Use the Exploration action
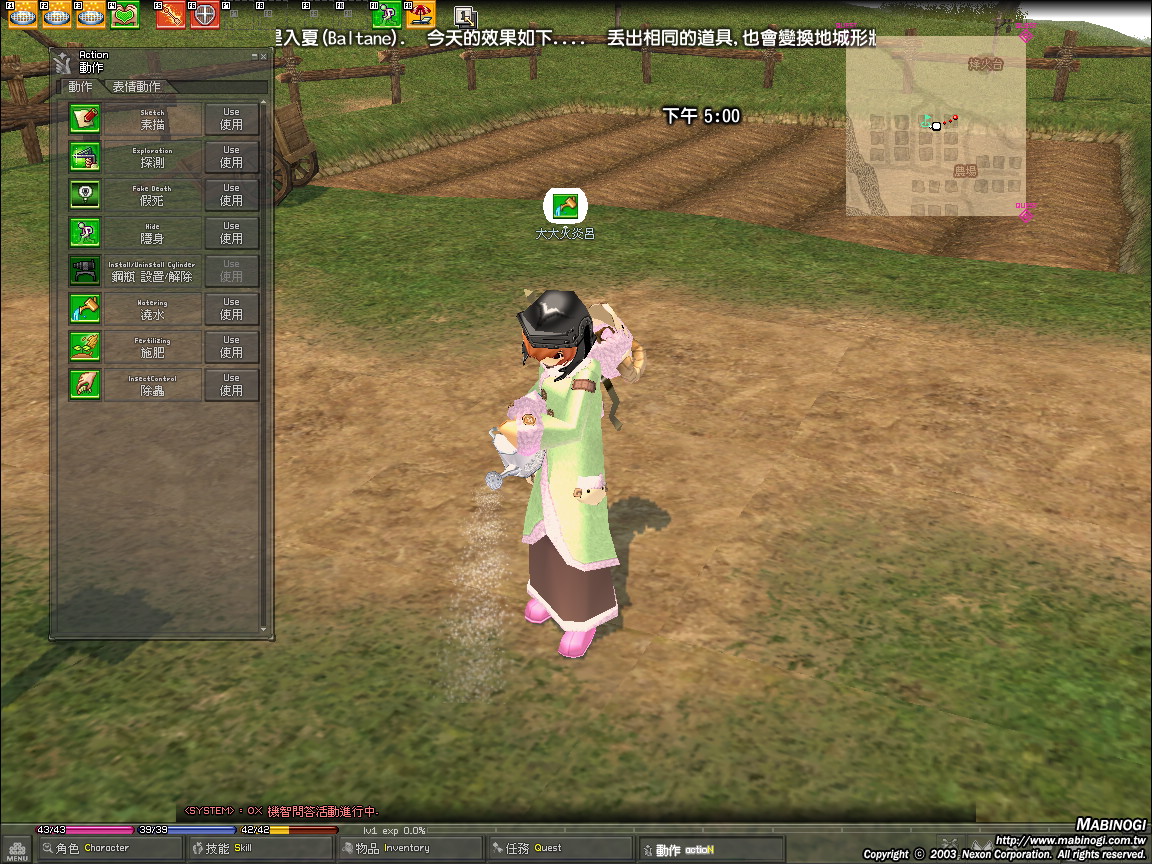Screen dimensions: 1152x864 click(x=231, y=156)
